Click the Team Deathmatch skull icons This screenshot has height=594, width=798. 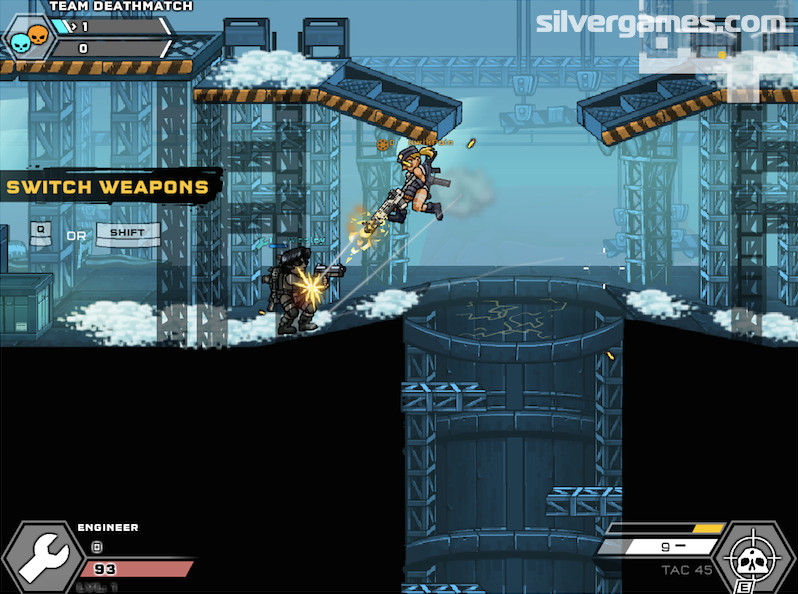tap(28, 40)
